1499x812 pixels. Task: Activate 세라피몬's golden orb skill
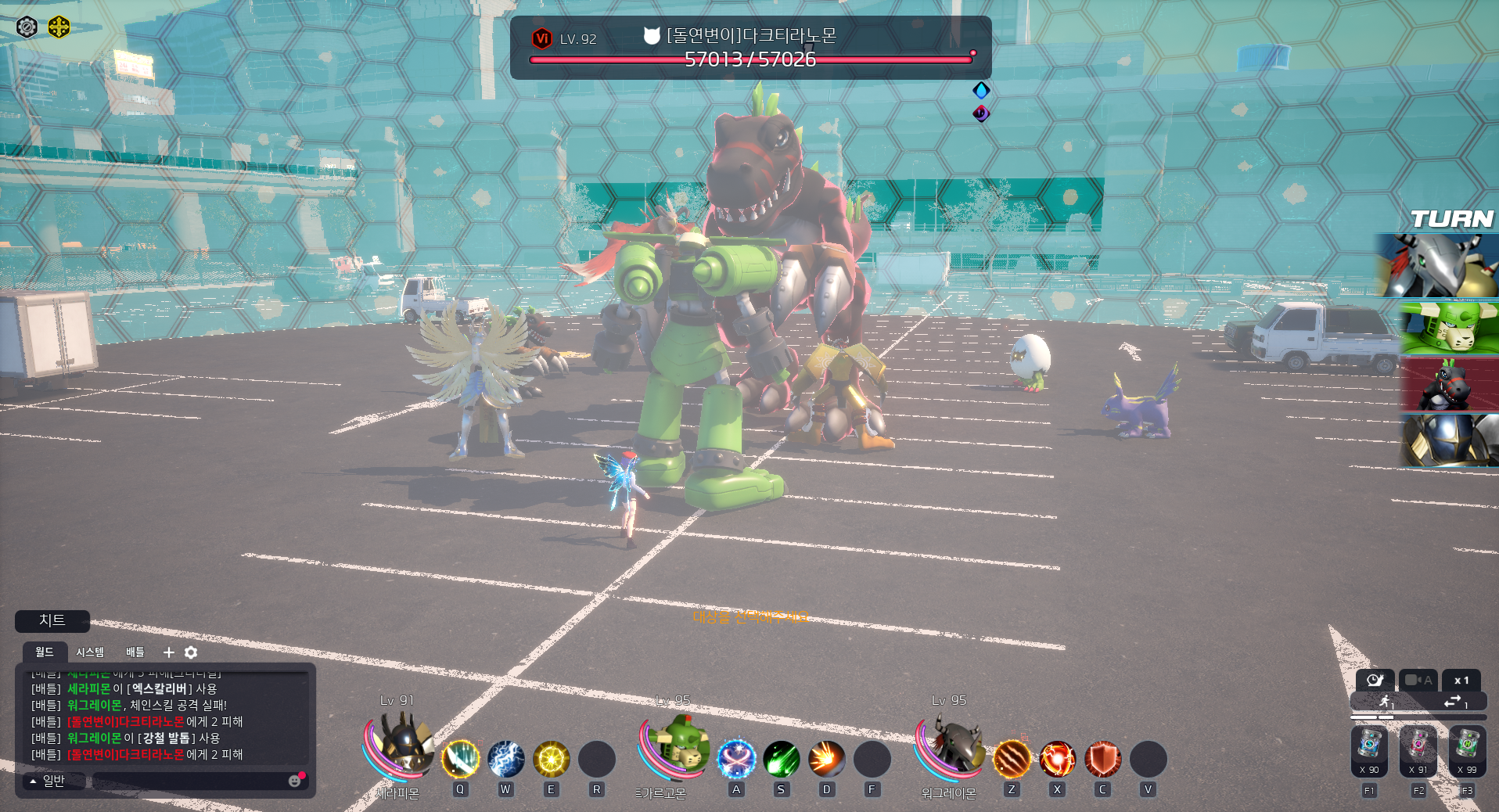pos(551,759)
